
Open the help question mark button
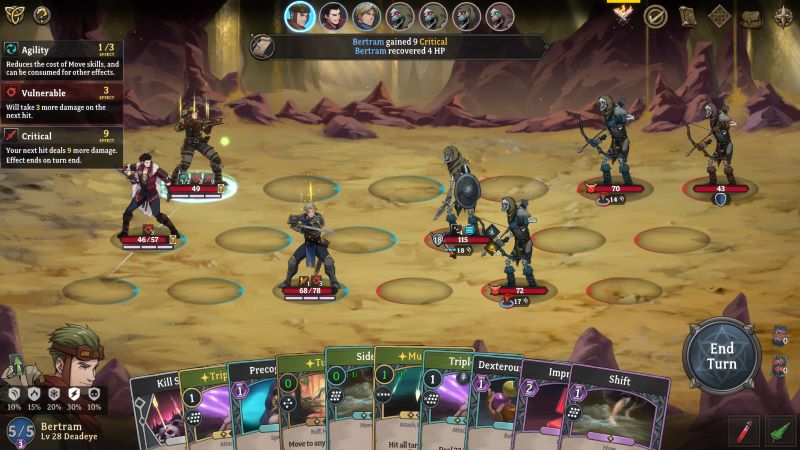coord(42,15)
